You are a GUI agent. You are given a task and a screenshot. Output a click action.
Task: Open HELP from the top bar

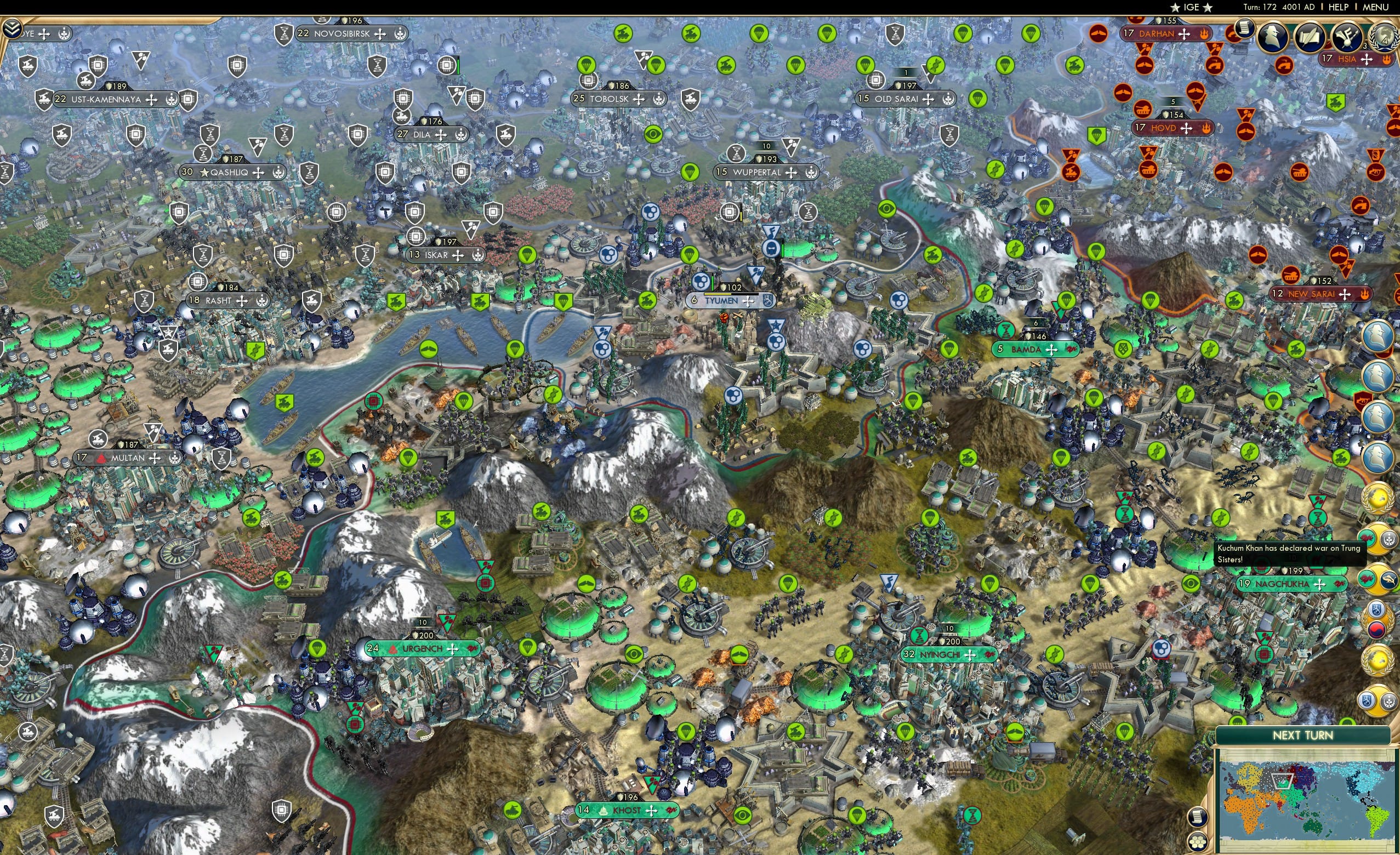(x=1339, y=7)
